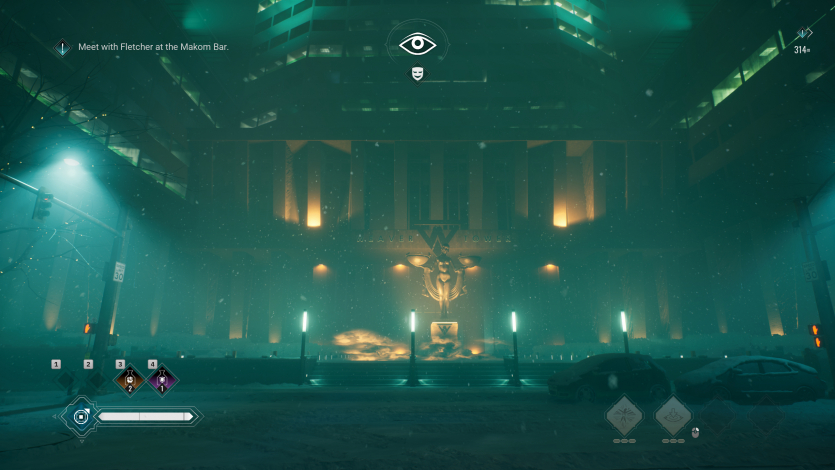Click the white mask icon below the eye
The image size is (835, 470).
pyautogui.click(x=417, y=73)
